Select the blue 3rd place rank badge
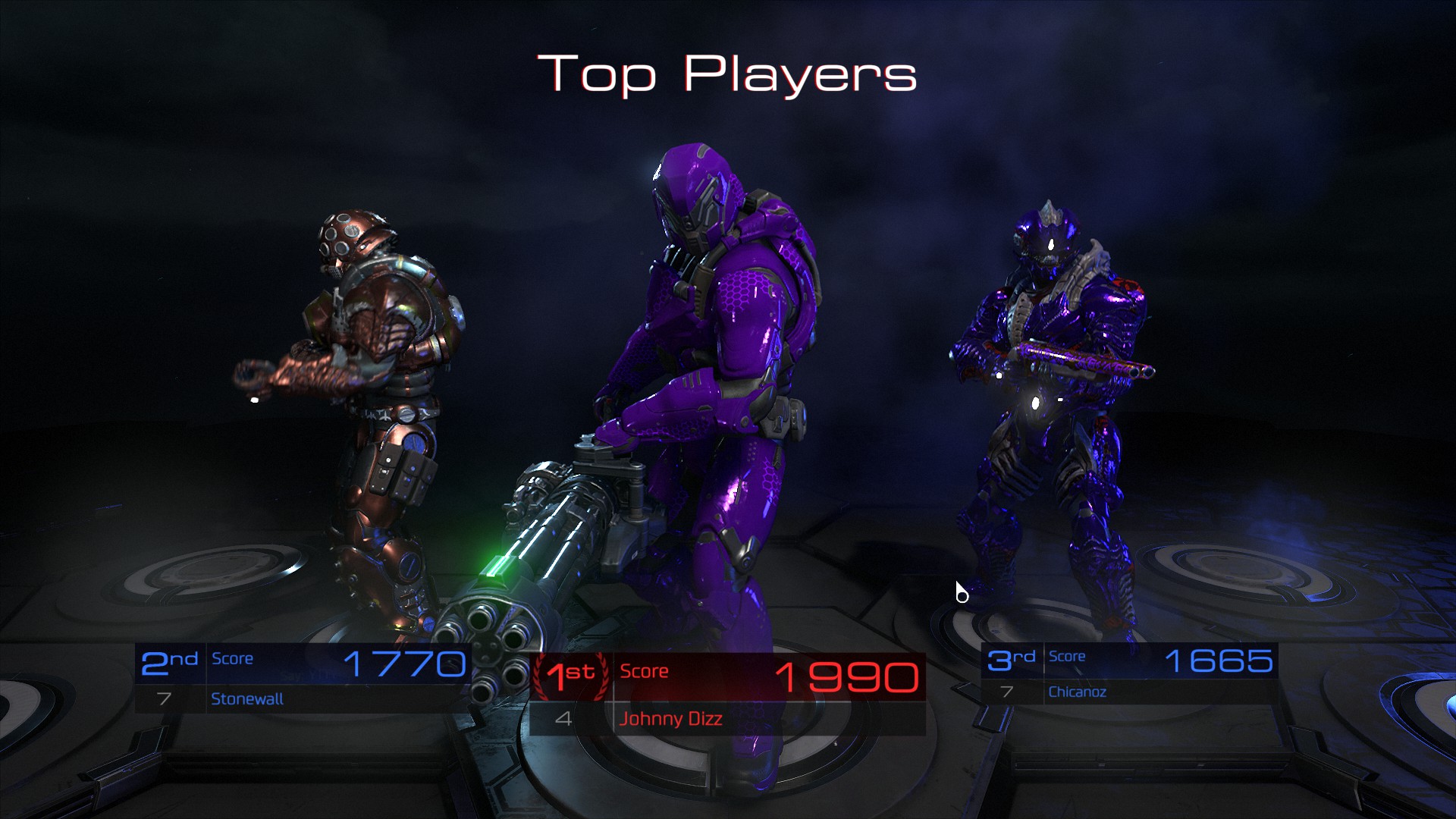Image resolution: width=1456 pixels, height=819 pixels. (x=1014, y=659)
